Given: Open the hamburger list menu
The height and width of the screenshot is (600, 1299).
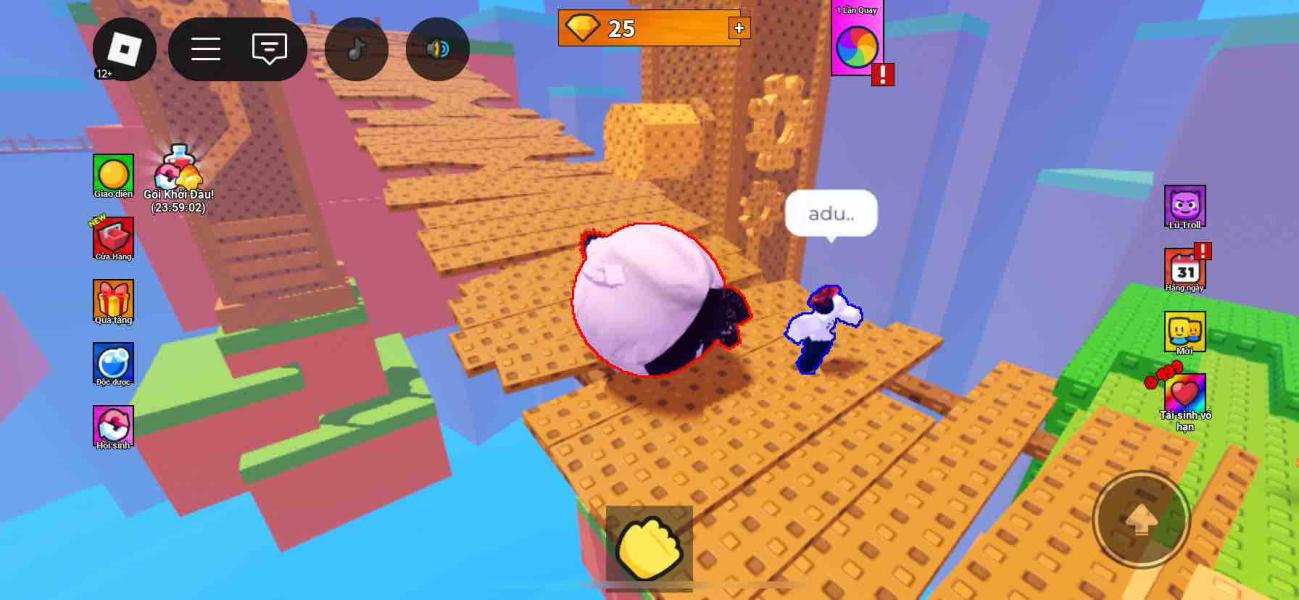Looking at the screenshot, I should click(206, 49).
